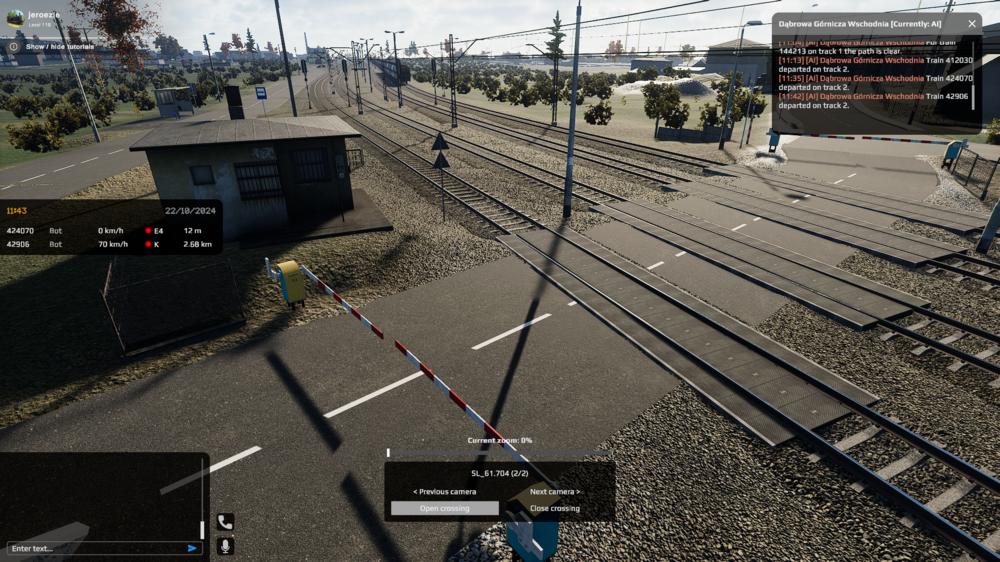Select train 424070 row in timetable
Viewport: 1000px width, 562px height.
(110, 231)
